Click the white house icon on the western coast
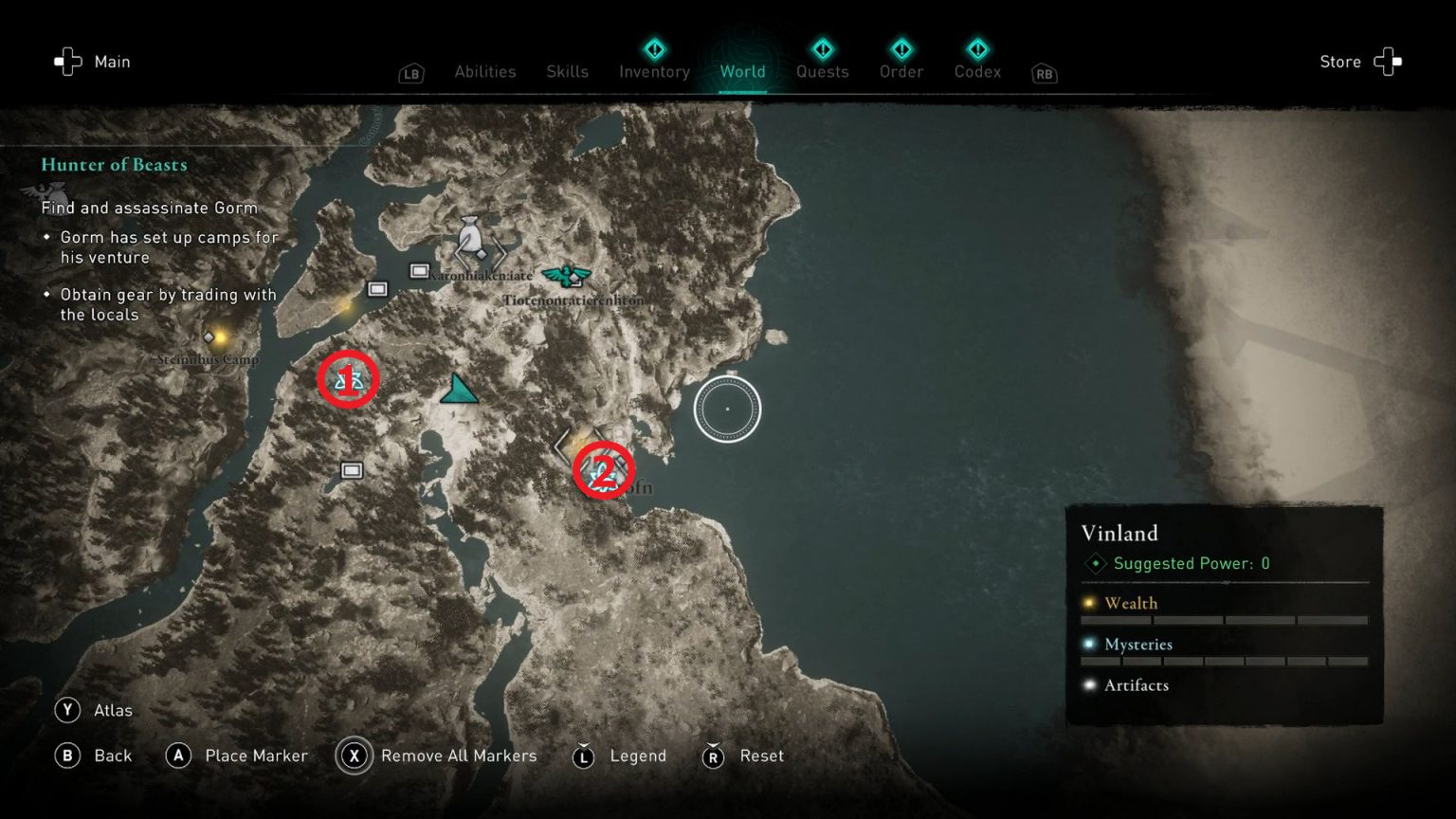The height and width of the screenshot is (819, 1456). (377, 287)
